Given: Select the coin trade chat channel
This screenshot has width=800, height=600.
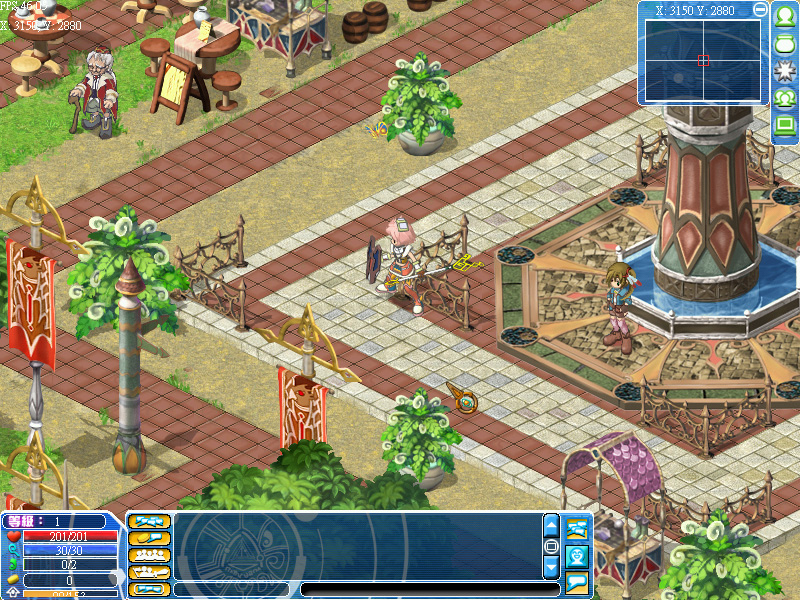Looking at the screenshot, I should click(149, 538).
